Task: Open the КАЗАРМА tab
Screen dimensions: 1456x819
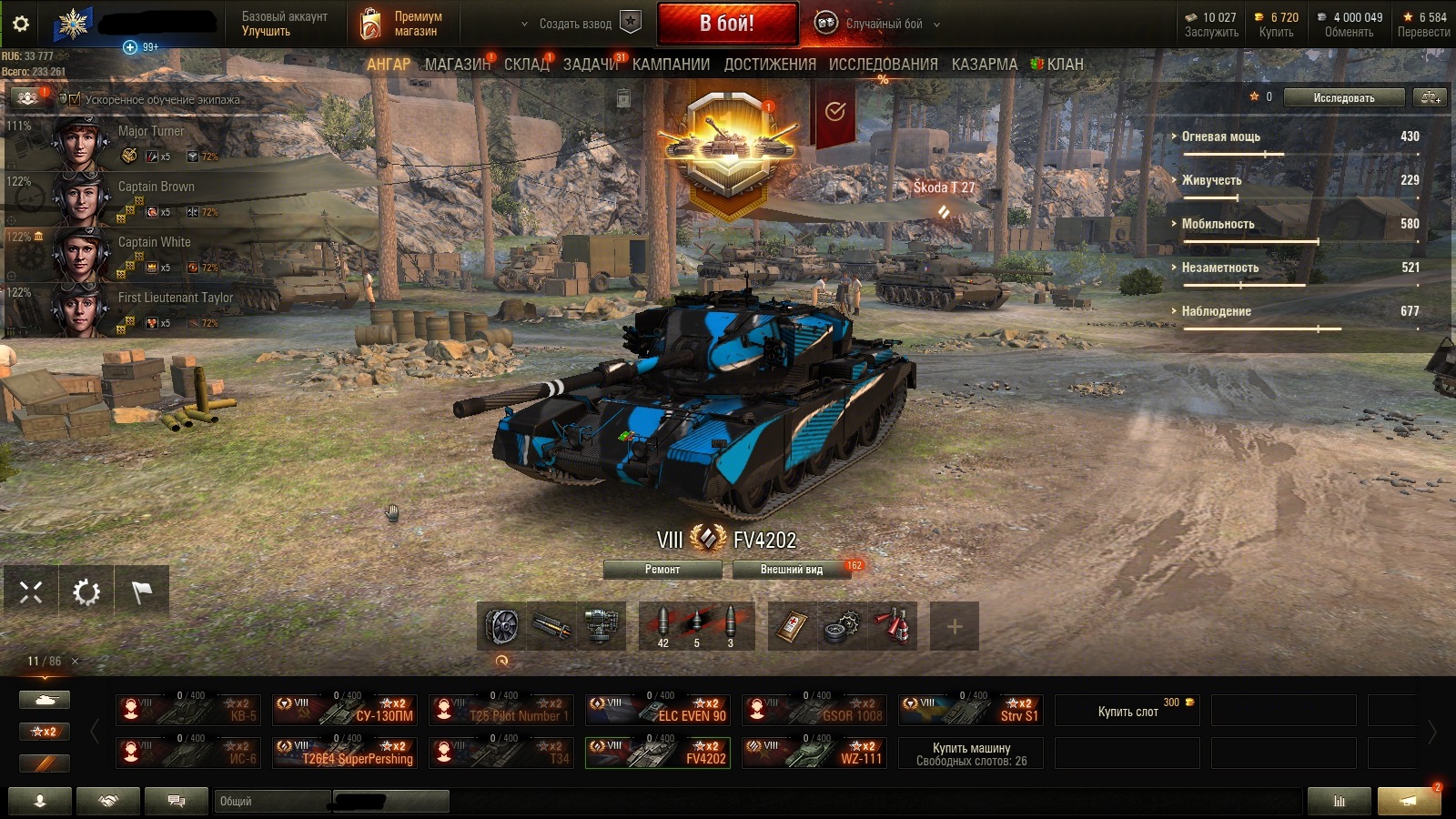Action: pyautogui.click(x=984, y=65)
